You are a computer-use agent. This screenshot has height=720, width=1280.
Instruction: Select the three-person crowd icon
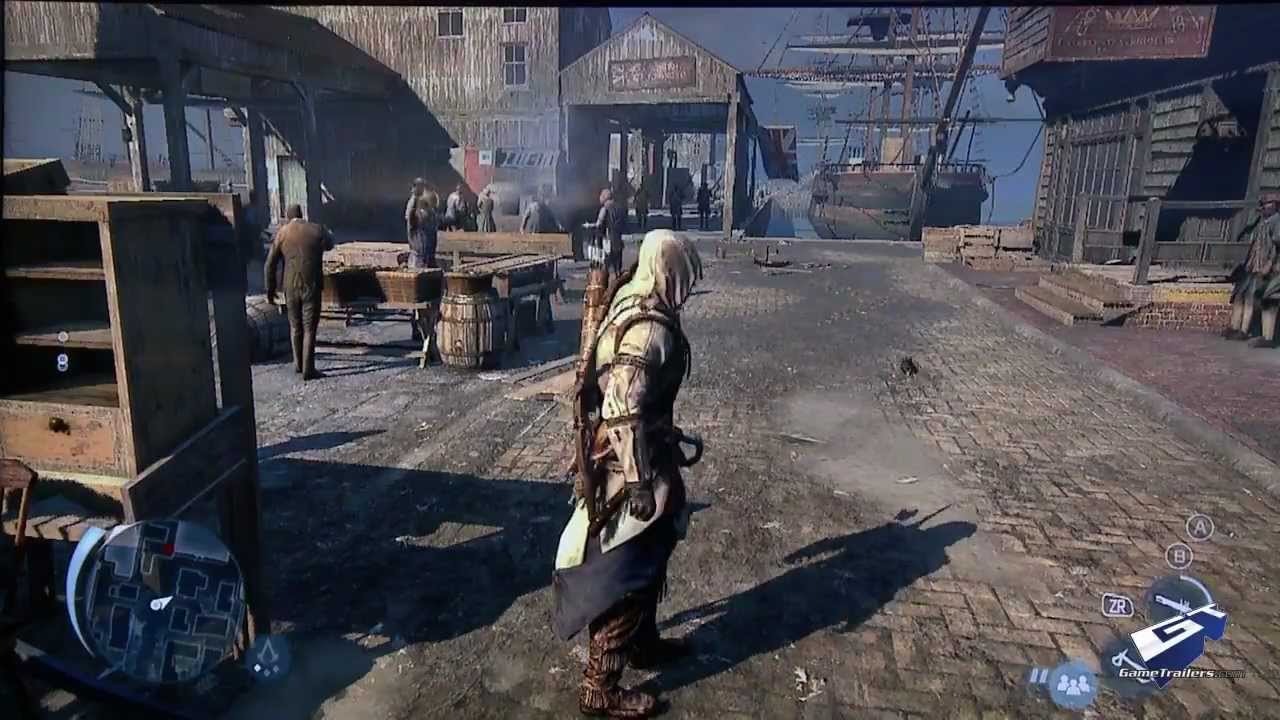(1072, 686)
